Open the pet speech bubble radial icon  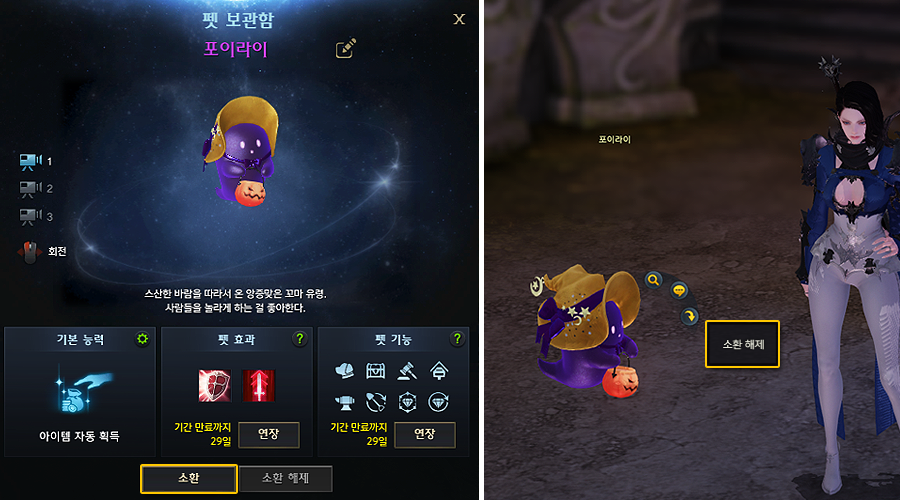(x=679, y=291)
